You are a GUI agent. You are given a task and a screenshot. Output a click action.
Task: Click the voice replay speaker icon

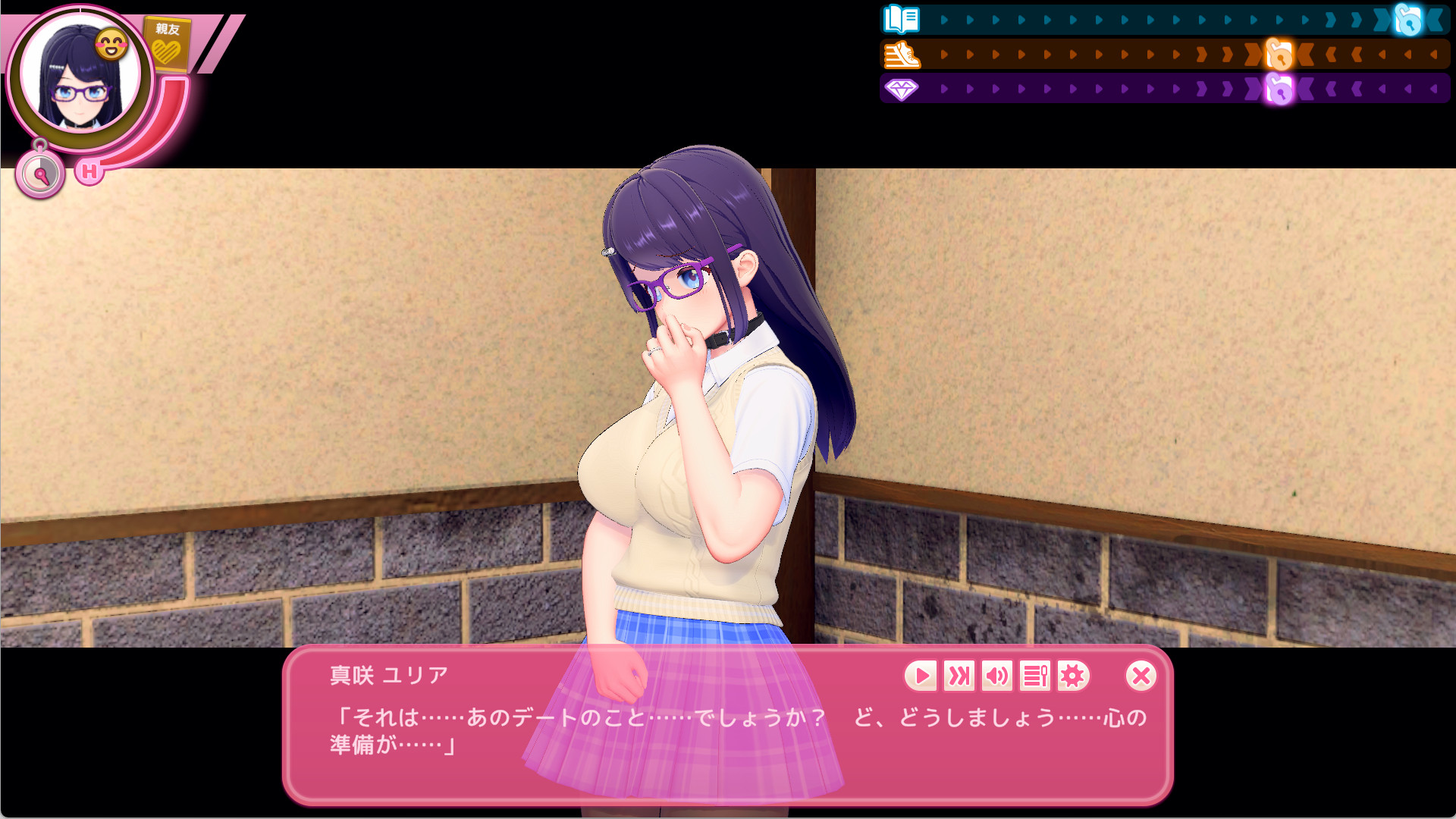tap(996, 676)
